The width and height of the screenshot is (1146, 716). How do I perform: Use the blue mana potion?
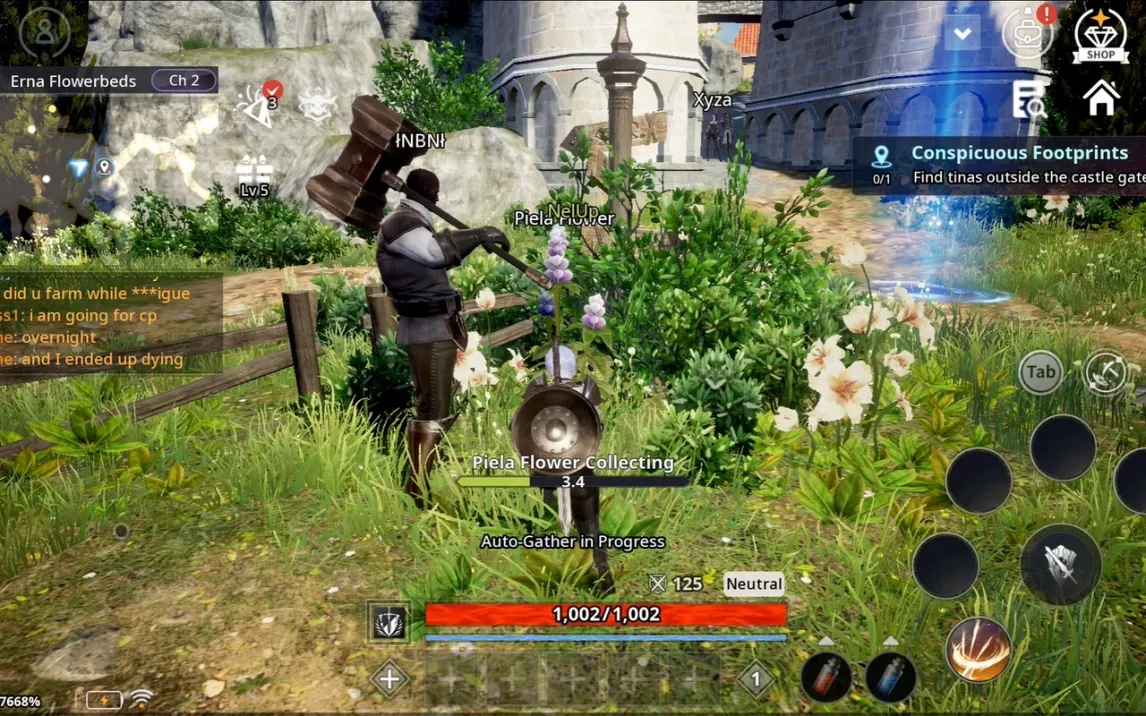(x=889, y=675)
